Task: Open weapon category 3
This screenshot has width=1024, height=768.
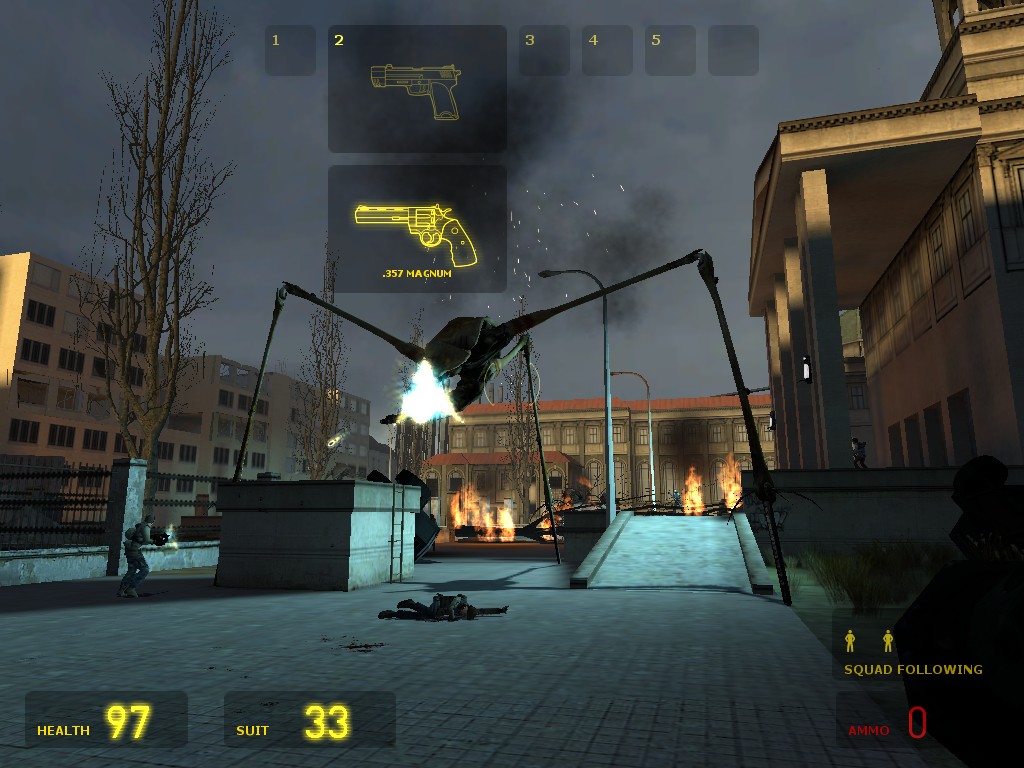Action: pyautogui.click(x=544, y=50)
